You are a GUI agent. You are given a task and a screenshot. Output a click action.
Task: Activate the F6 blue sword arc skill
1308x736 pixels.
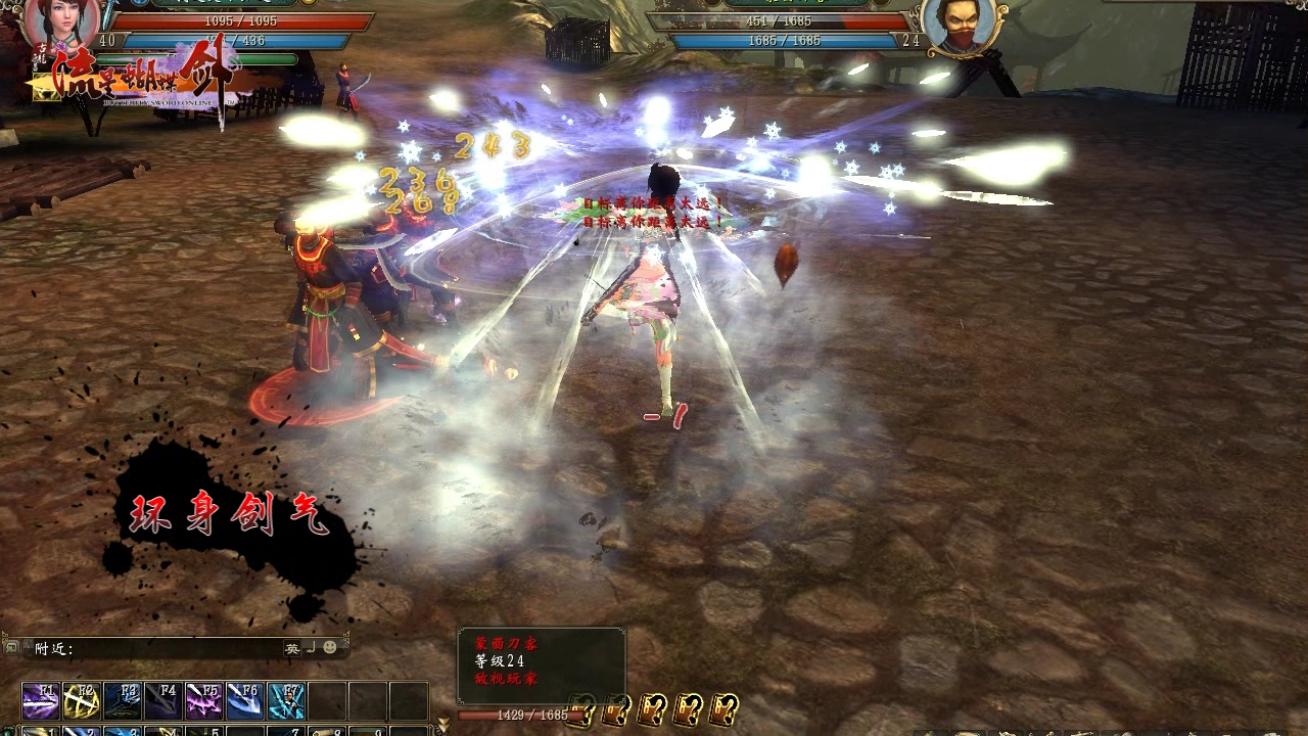point(246,701)
